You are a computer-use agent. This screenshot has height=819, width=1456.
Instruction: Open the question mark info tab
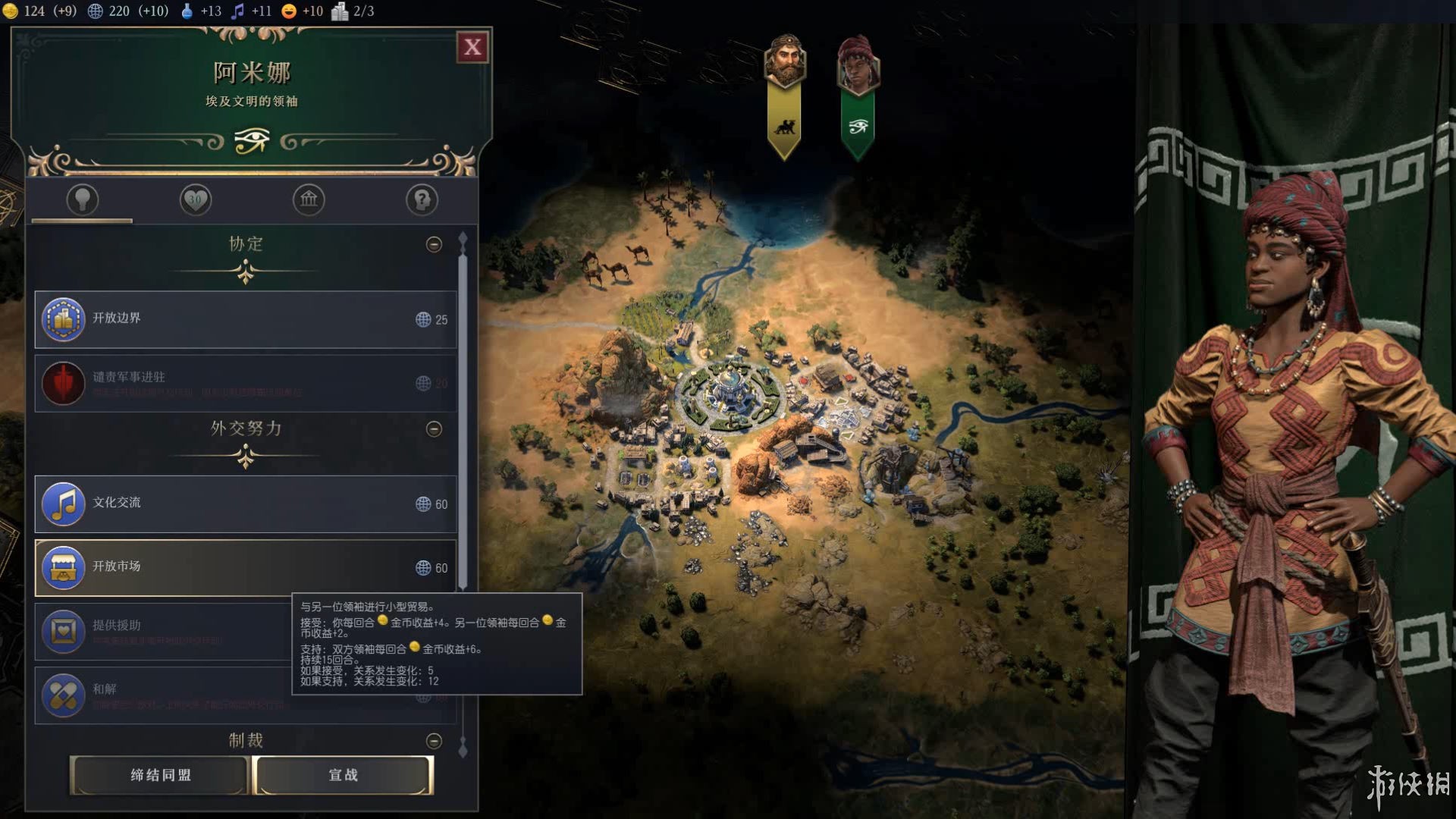click(422, 200)
